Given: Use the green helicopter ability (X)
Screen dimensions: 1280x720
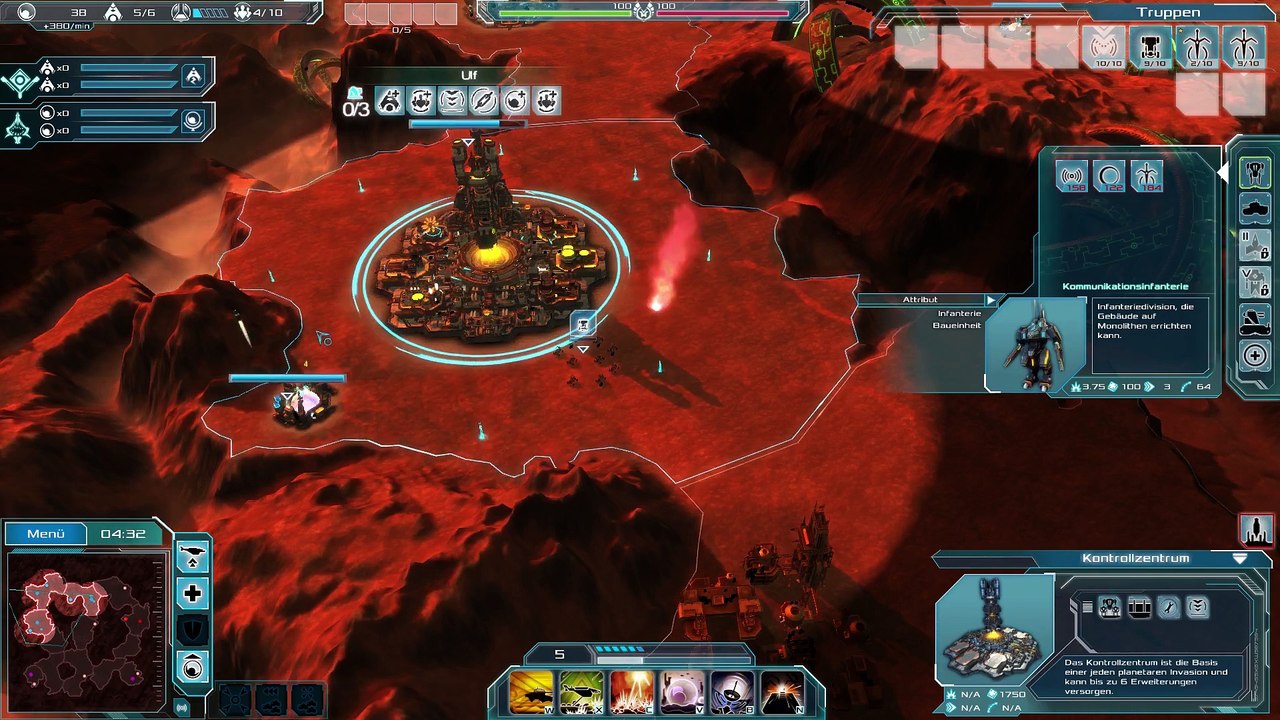Looking at the screenshot, I should click(x=582, y=691).
